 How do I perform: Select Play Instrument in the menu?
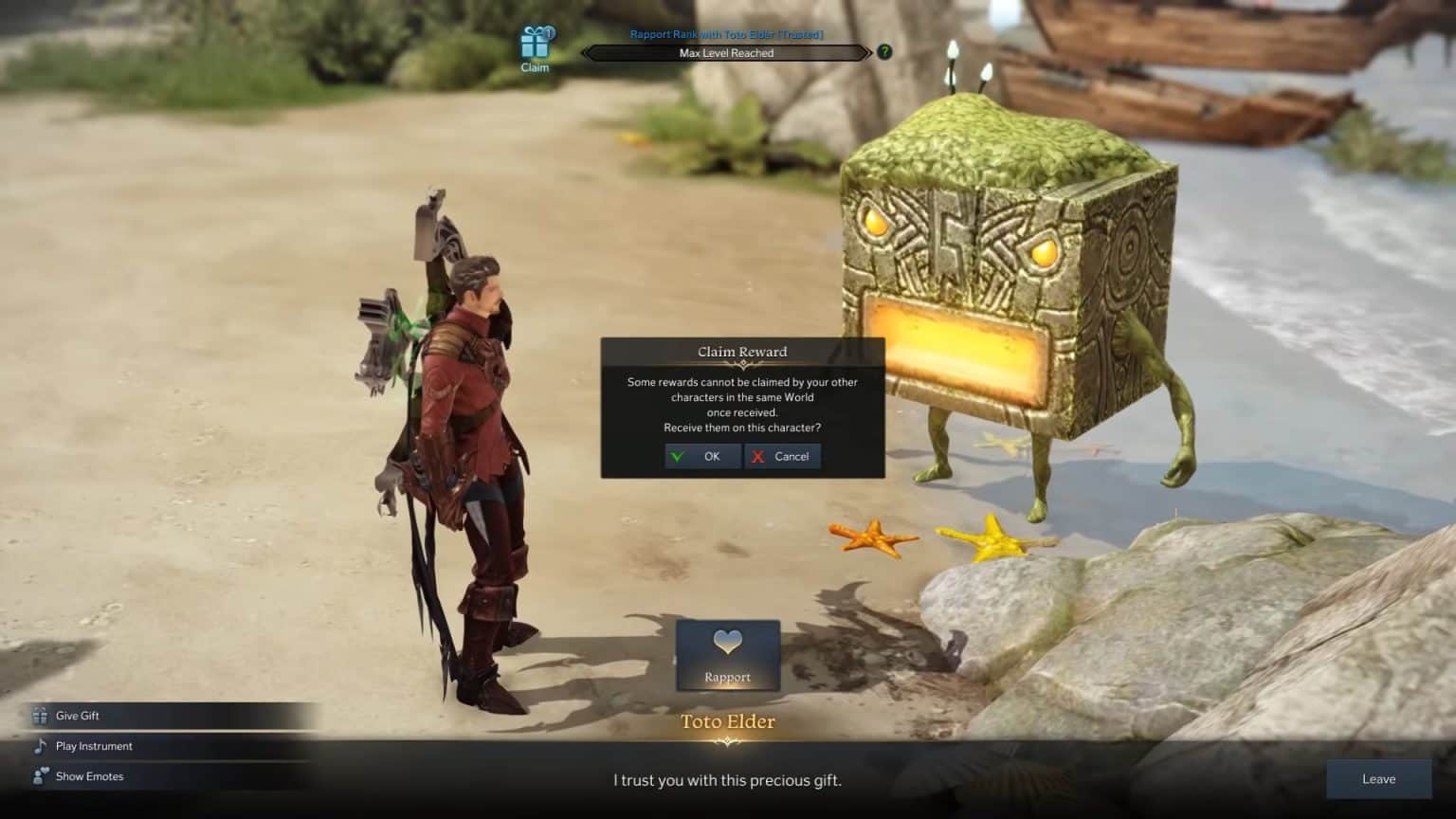tap(95, 746)
